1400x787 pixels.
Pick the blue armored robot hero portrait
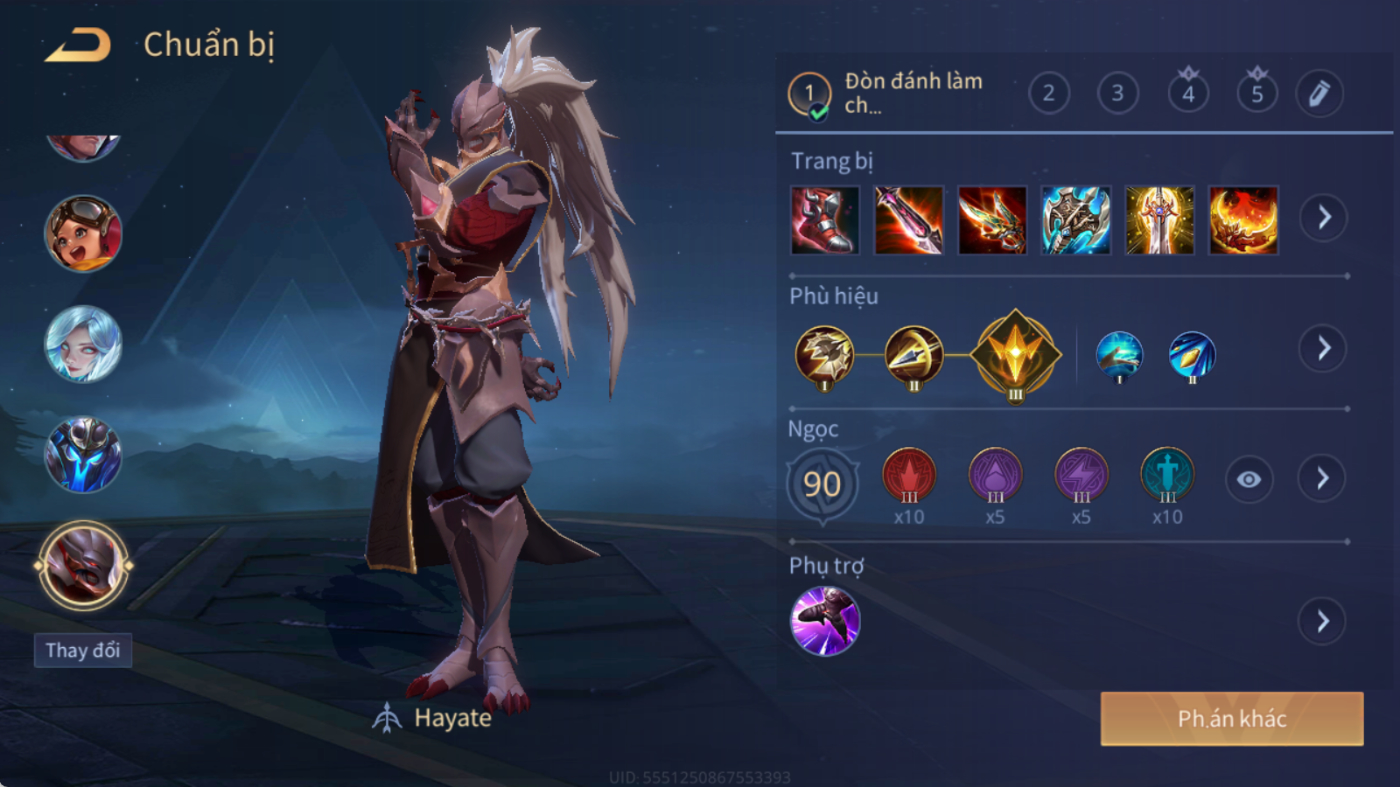(83, 455)
